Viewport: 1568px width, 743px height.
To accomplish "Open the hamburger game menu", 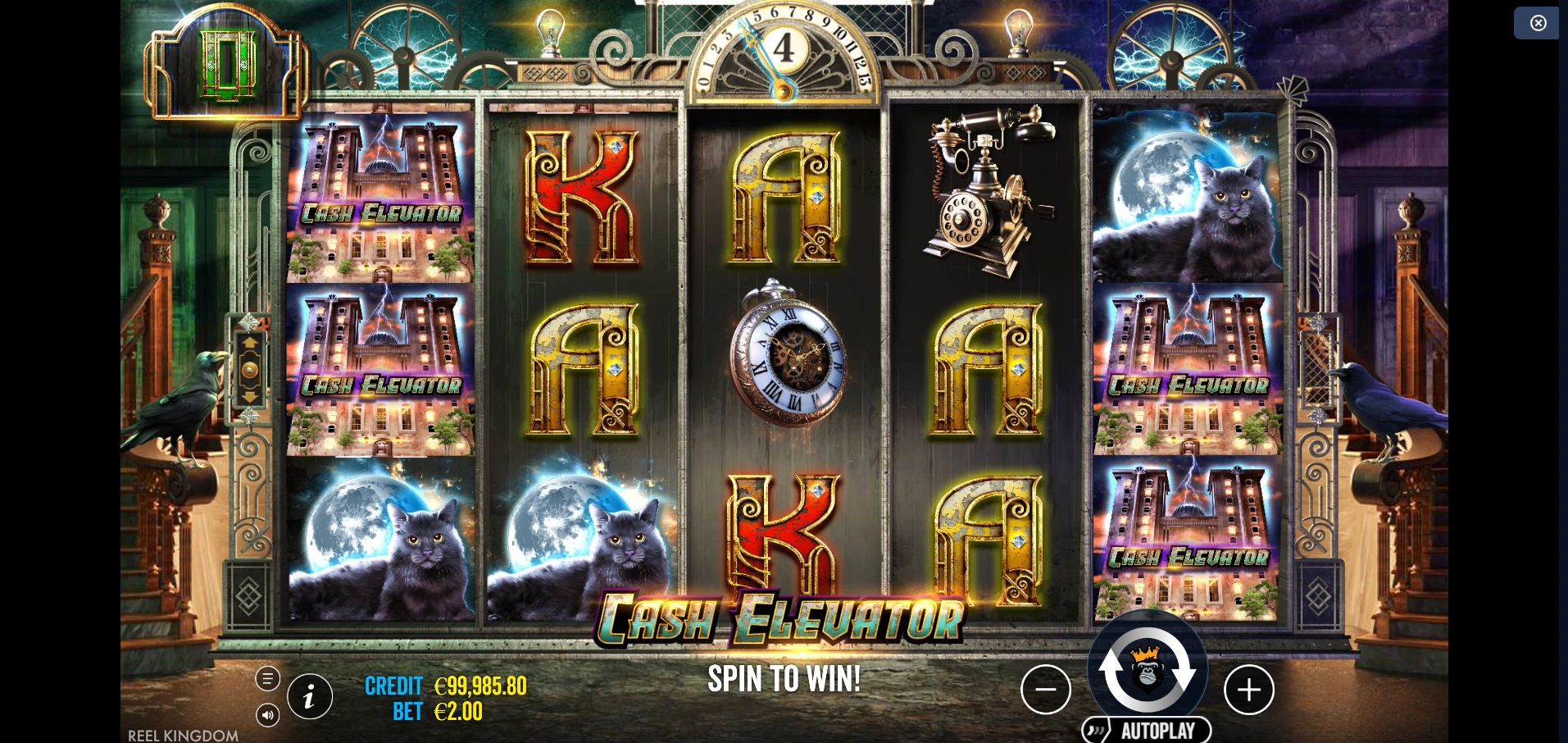I will click(x=268, y=678).
